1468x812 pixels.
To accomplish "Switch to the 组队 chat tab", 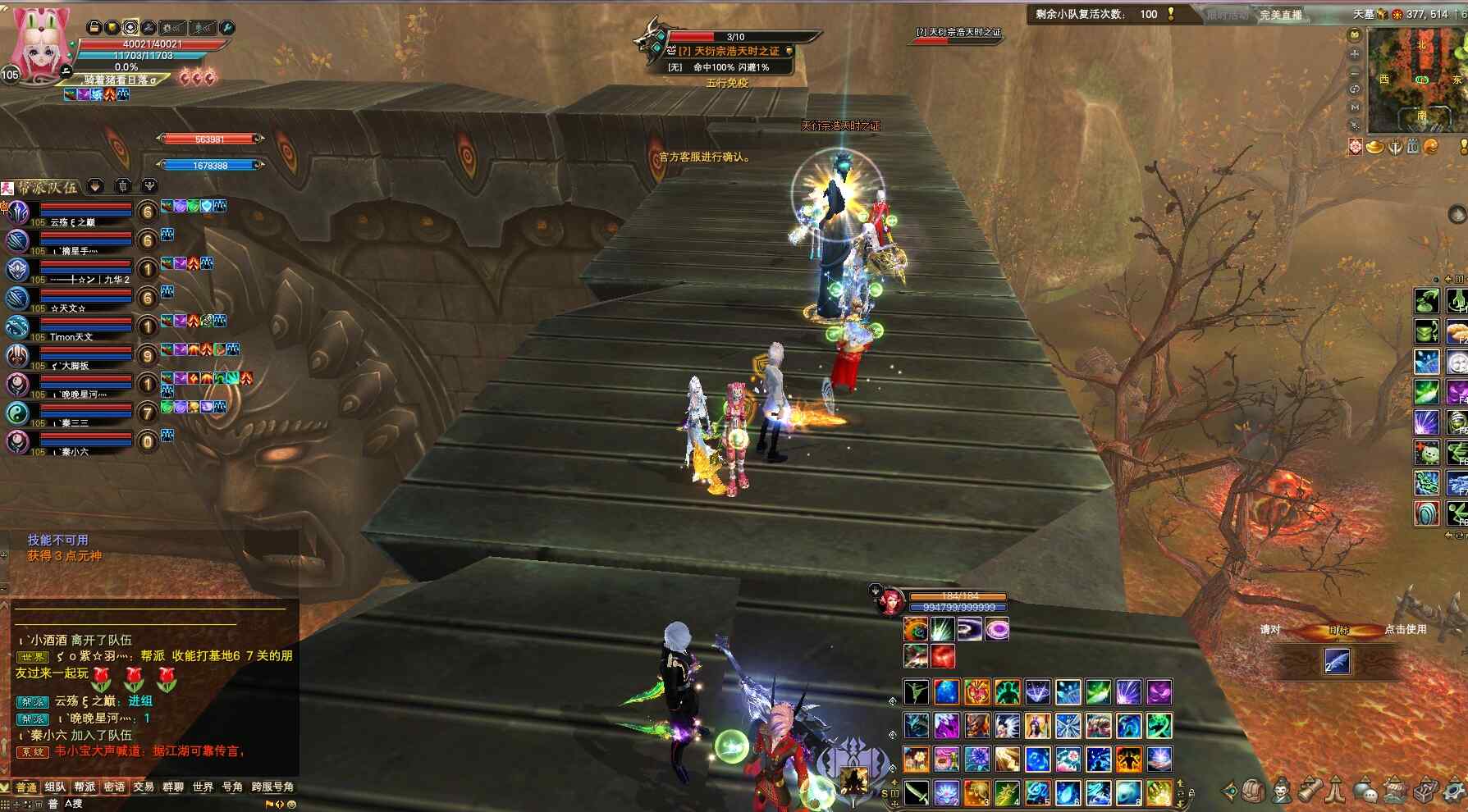I will click(x=55, y=787).
